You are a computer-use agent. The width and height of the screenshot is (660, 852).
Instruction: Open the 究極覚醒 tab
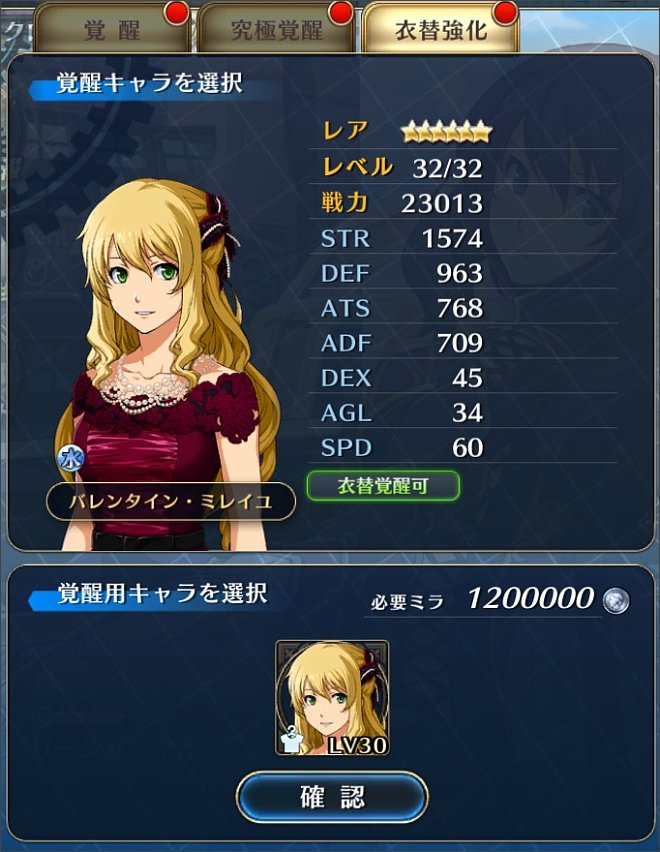coord(276,29)
